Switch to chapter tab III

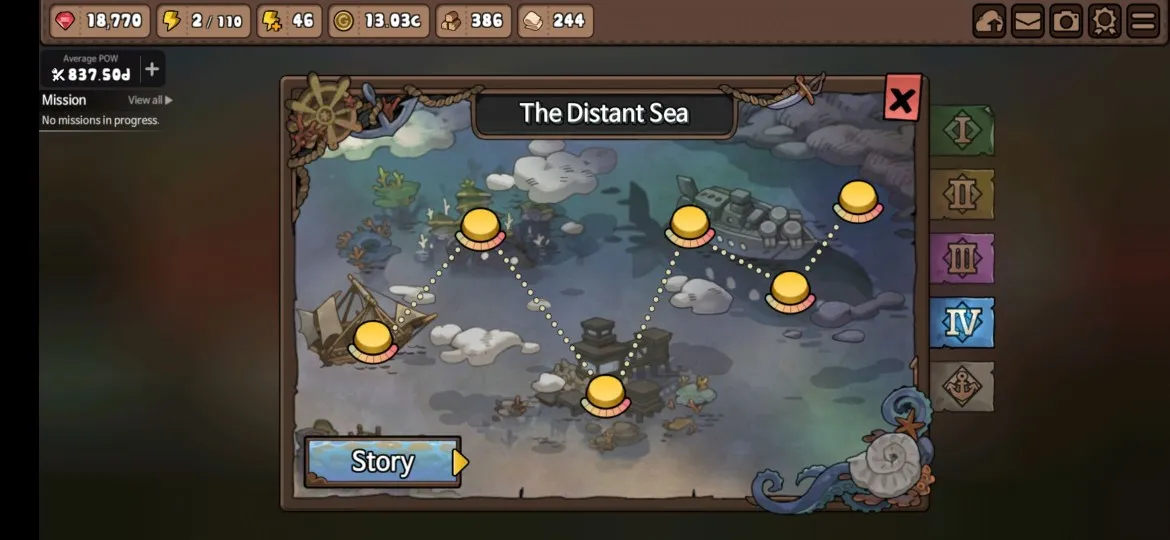962,258
